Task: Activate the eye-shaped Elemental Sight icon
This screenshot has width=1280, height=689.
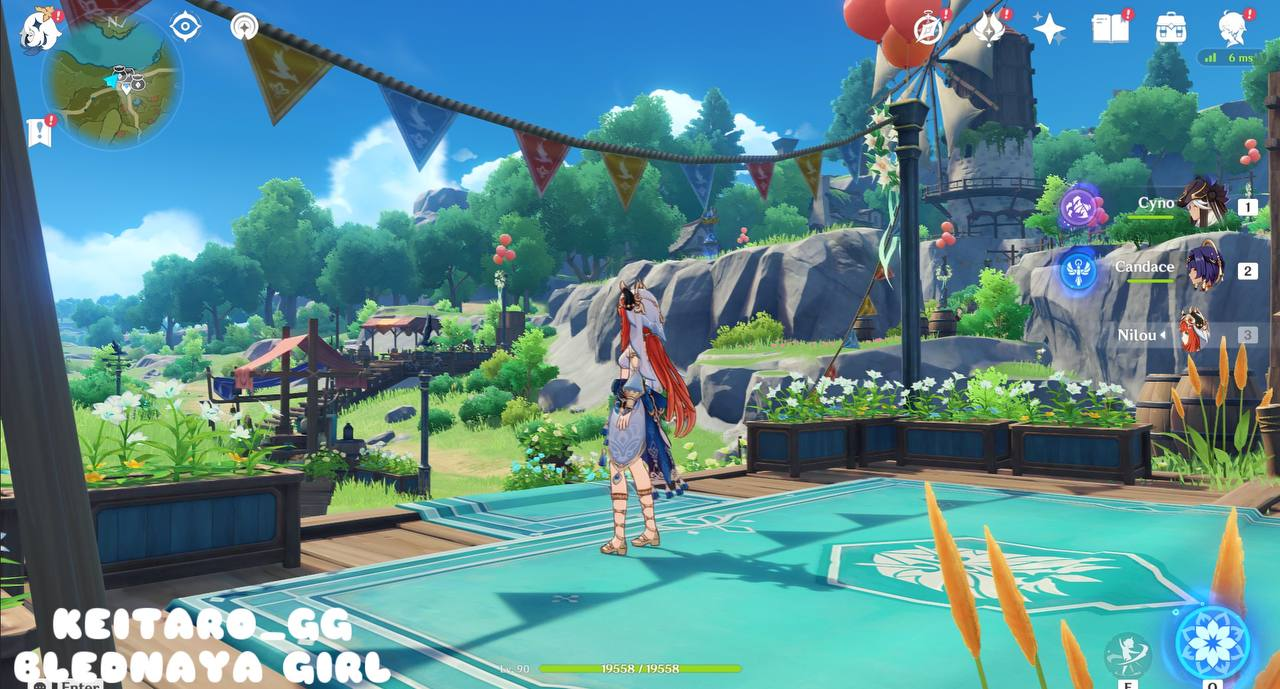Action: coord(185,26)
